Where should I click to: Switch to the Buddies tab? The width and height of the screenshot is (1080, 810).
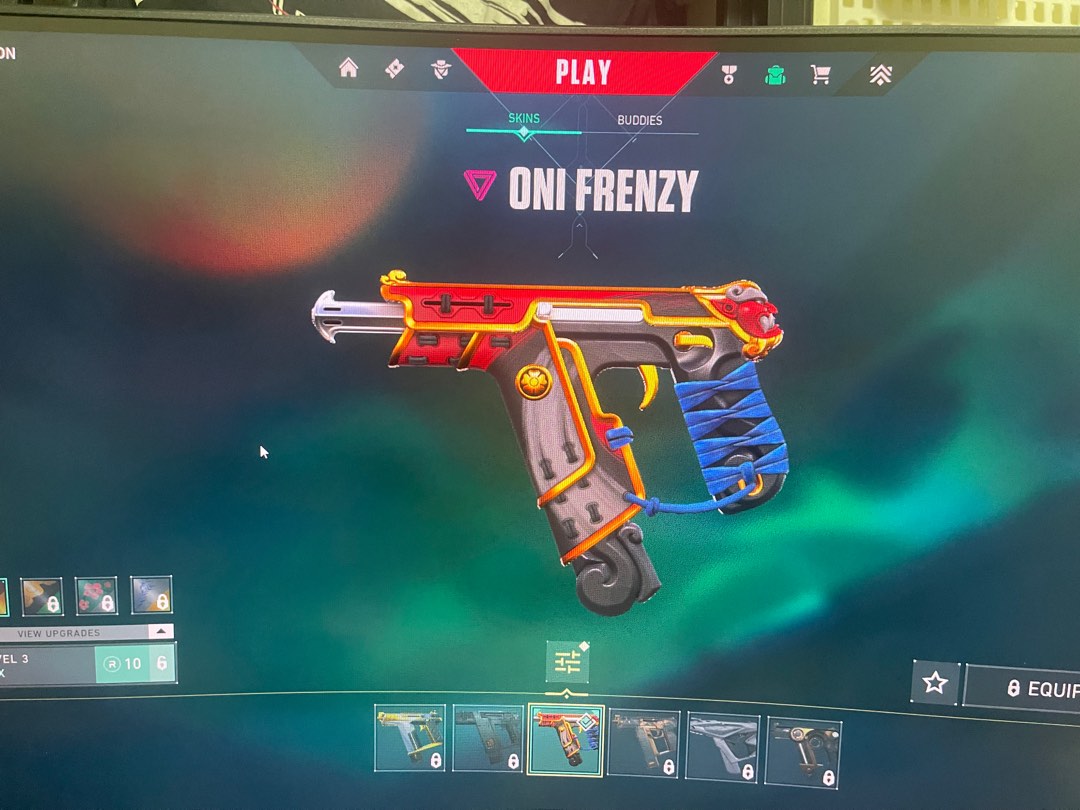(639, 120)
